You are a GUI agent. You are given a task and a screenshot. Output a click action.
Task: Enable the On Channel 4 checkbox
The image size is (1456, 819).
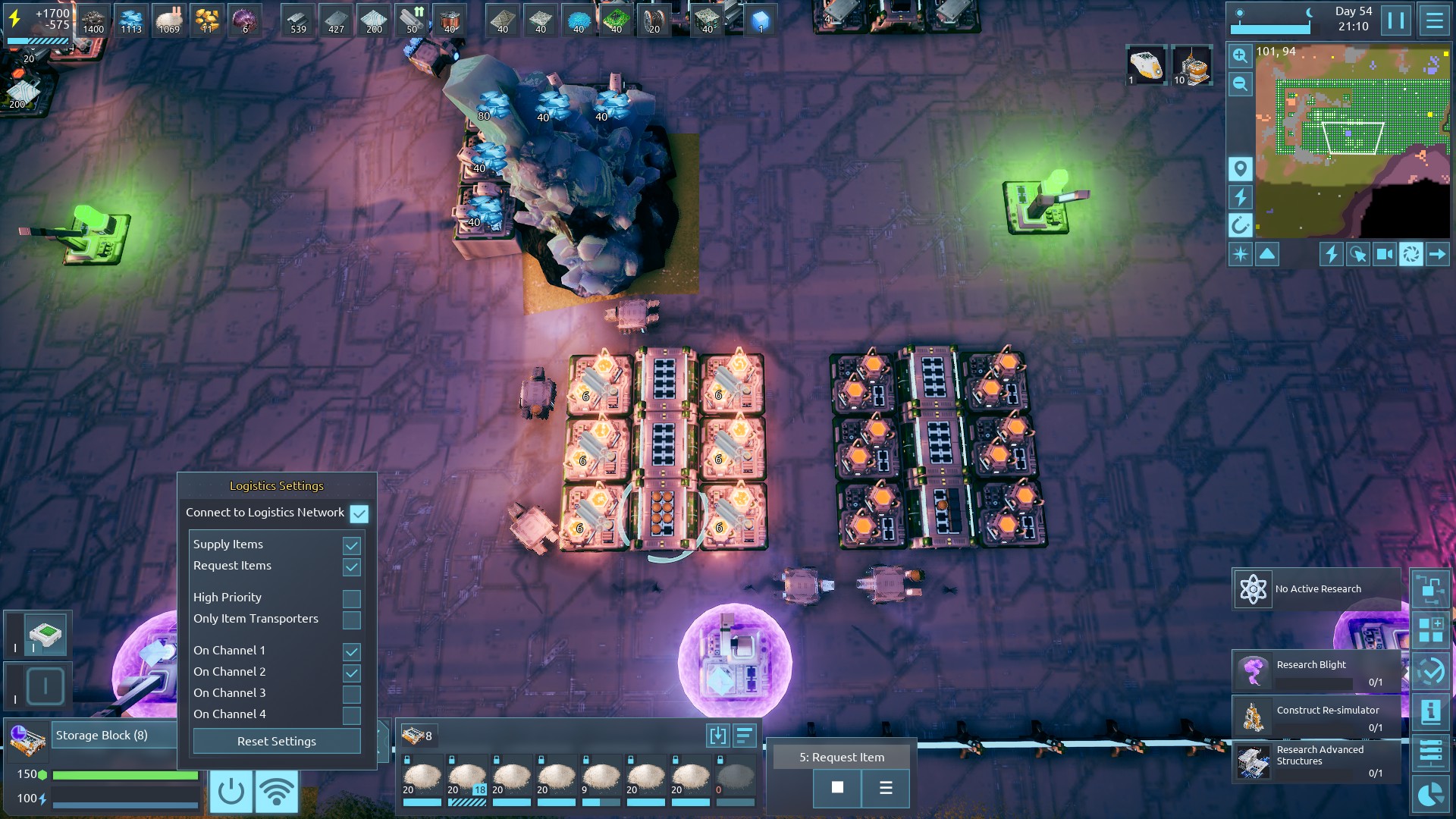tap(351, 715)
